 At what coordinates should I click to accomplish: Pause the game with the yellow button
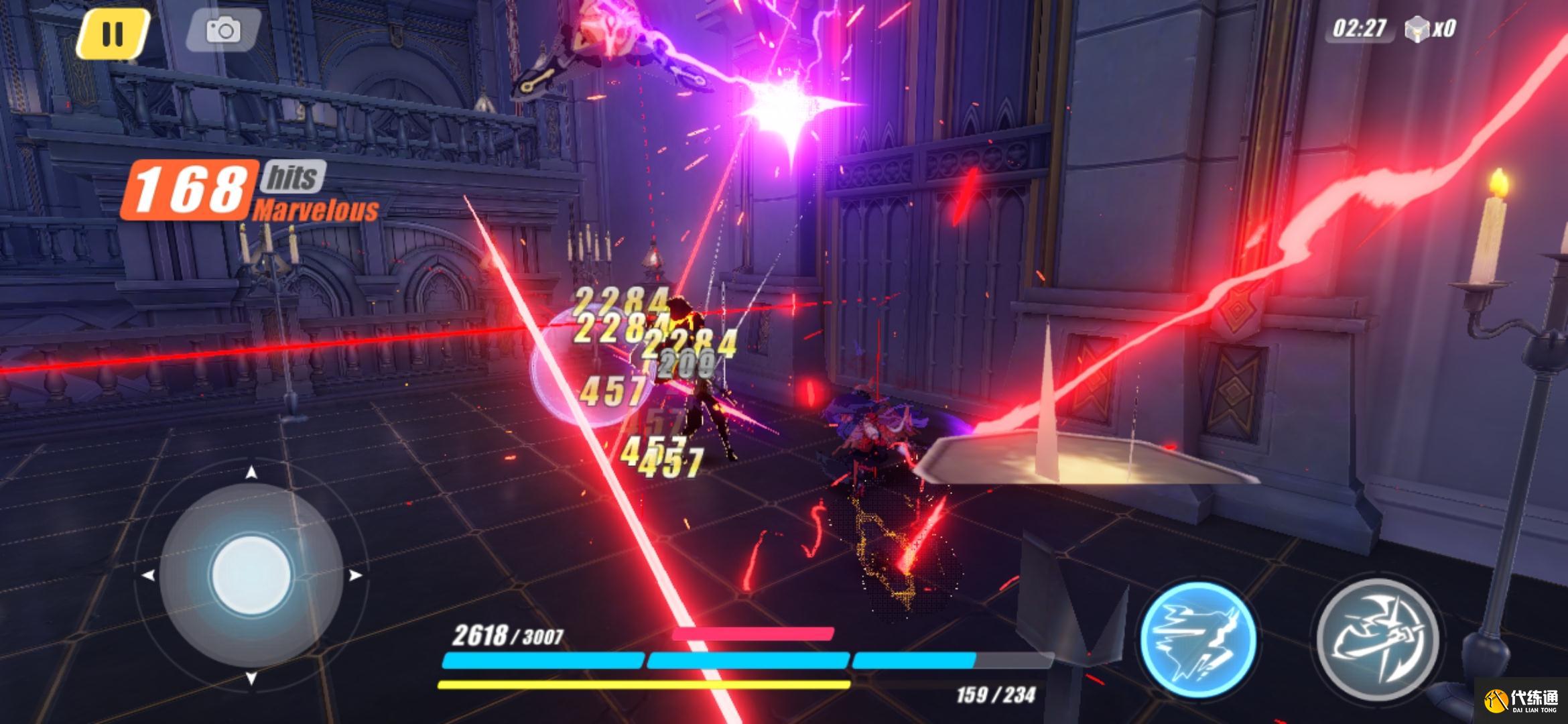pyautogui.click(x=112, y=32)
